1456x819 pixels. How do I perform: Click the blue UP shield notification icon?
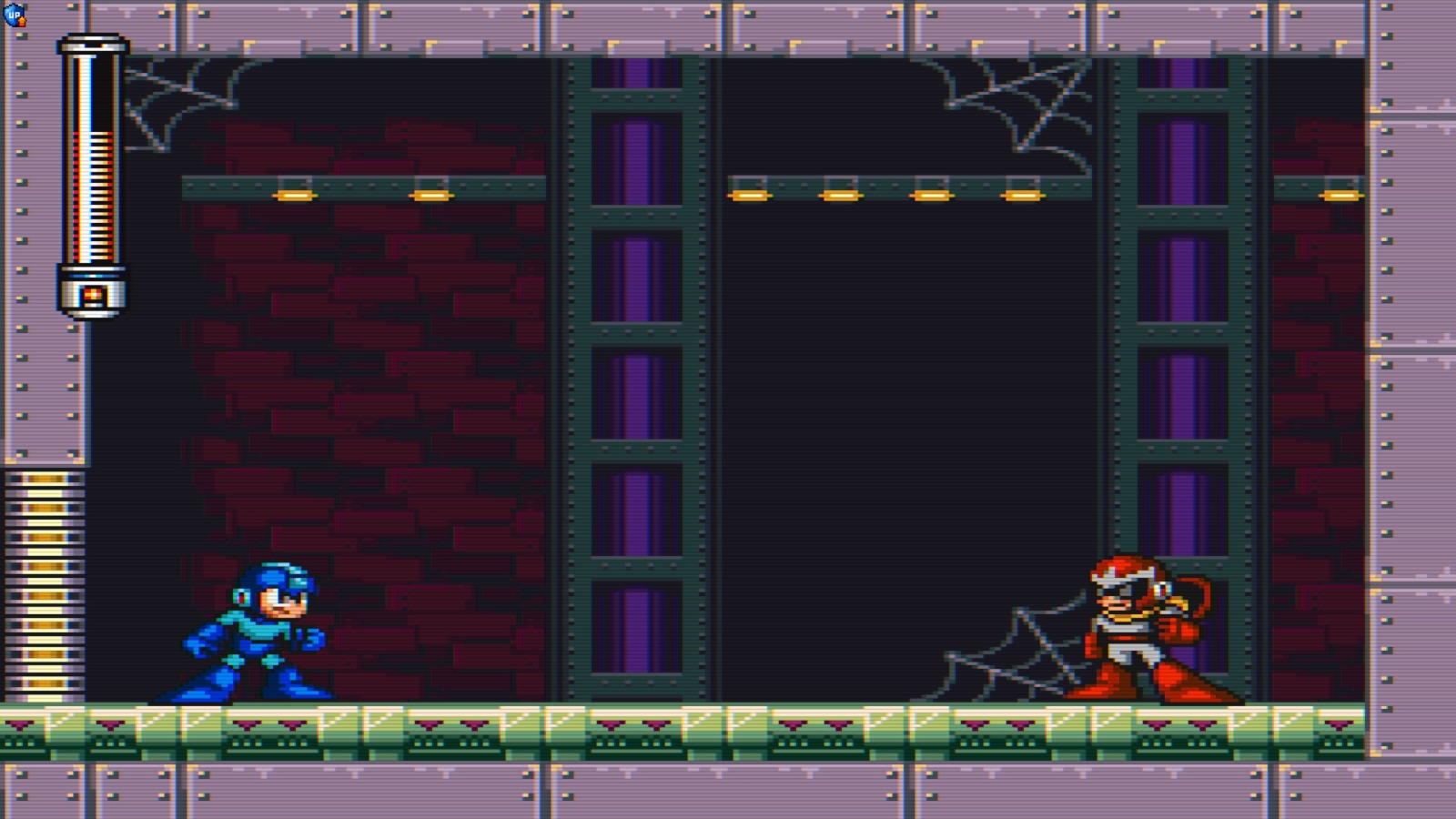coord(16,13)
